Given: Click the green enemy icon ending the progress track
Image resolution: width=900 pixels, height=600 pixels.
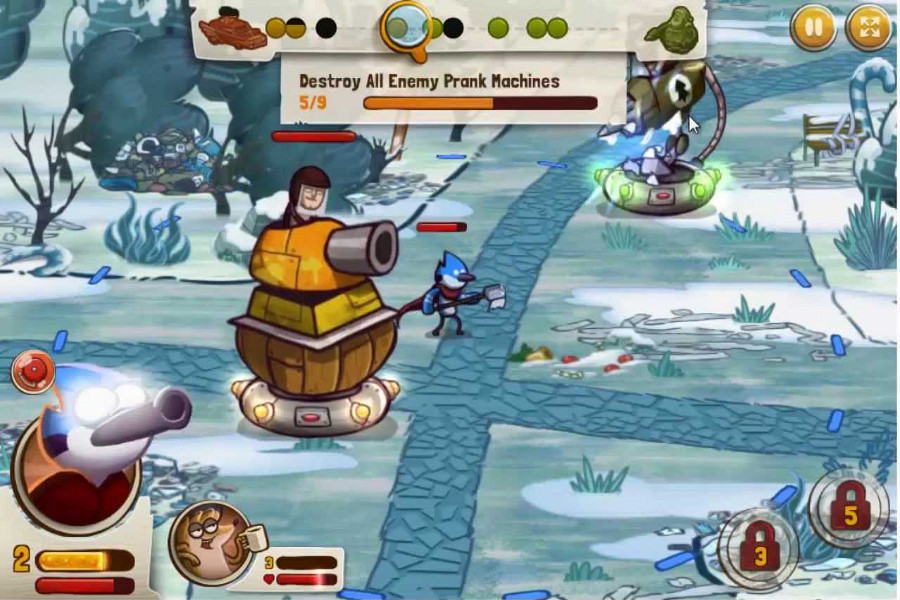Looking at the screenshot, I should tap(672, 30).
